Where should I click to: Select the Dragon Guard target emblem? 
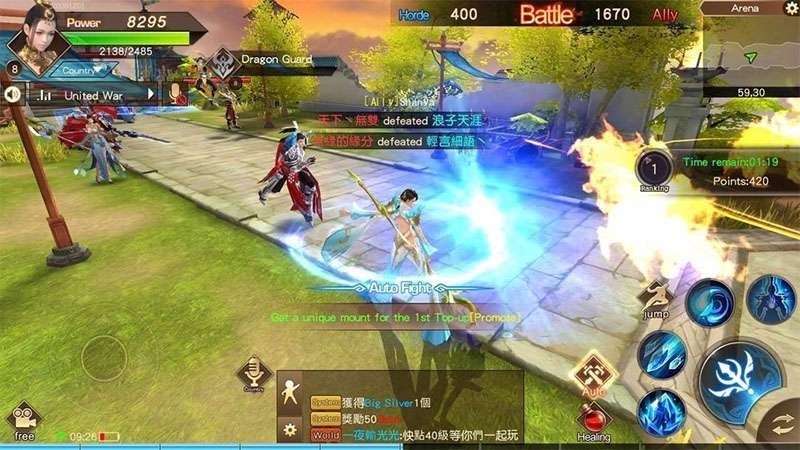point(224,60)
